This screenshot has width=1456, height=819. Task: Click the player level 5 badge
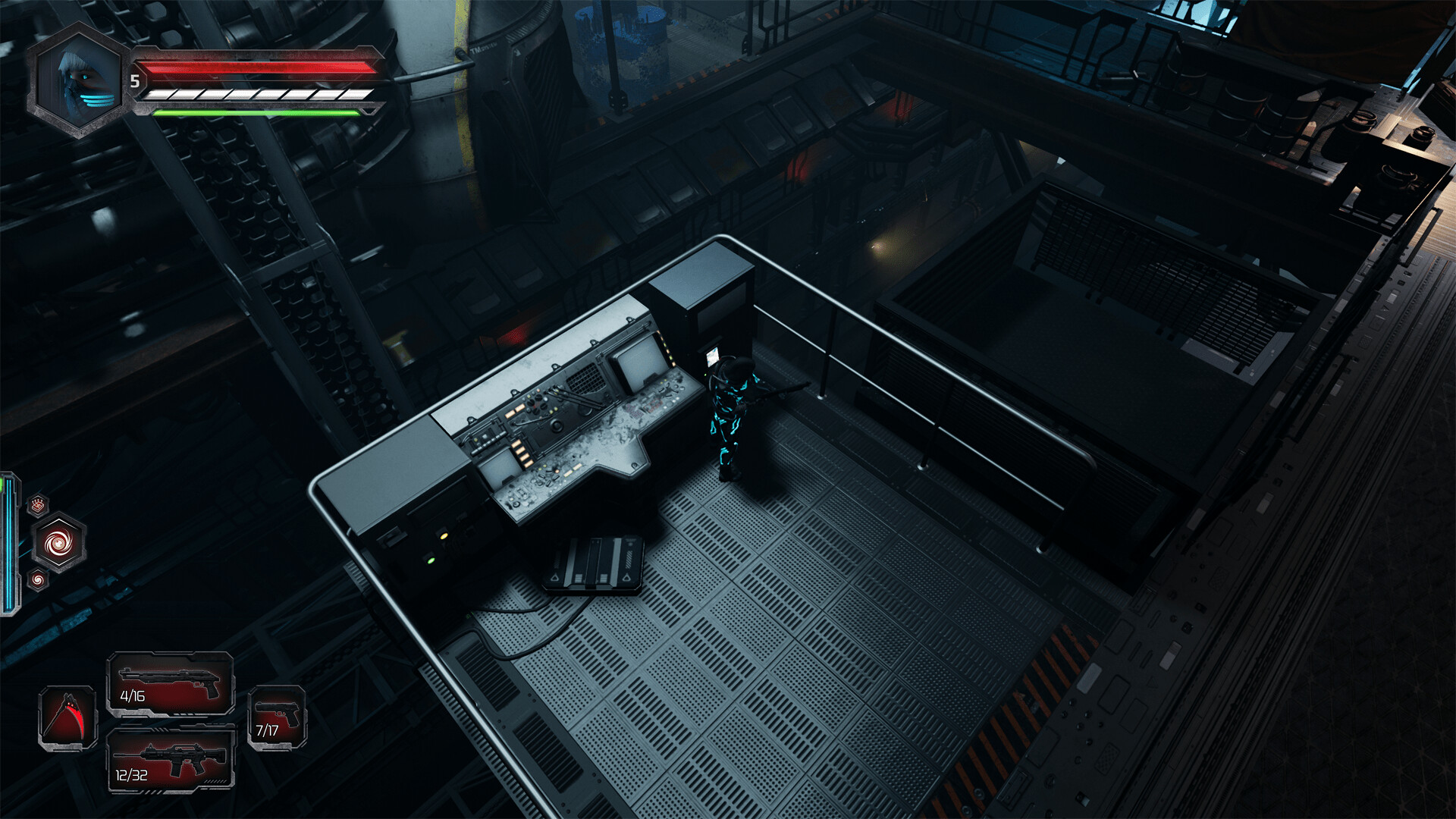135,81
